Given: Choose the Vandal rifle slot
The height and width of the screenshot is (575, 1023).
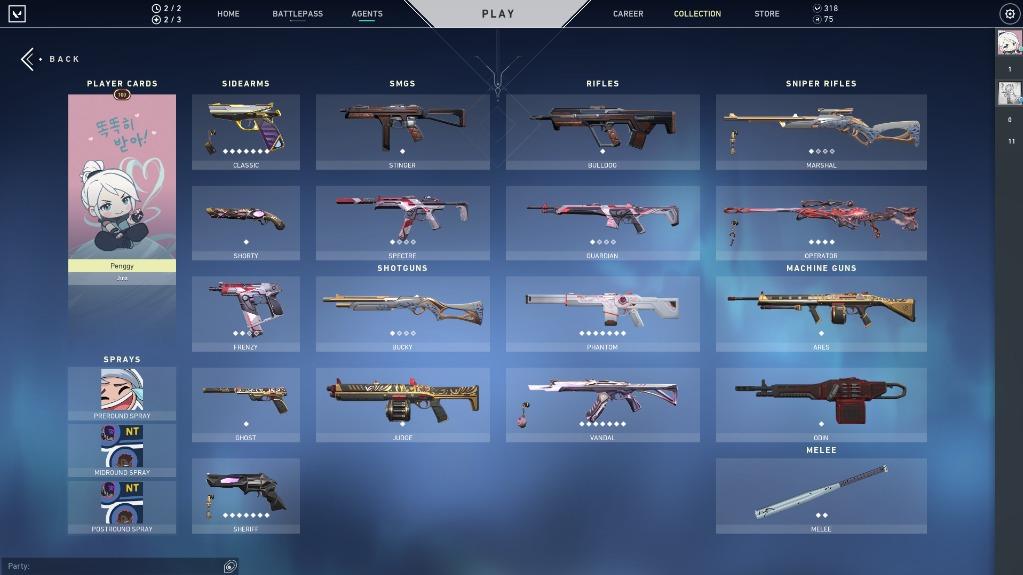Looking at the screenshot, I should [602, 405].
